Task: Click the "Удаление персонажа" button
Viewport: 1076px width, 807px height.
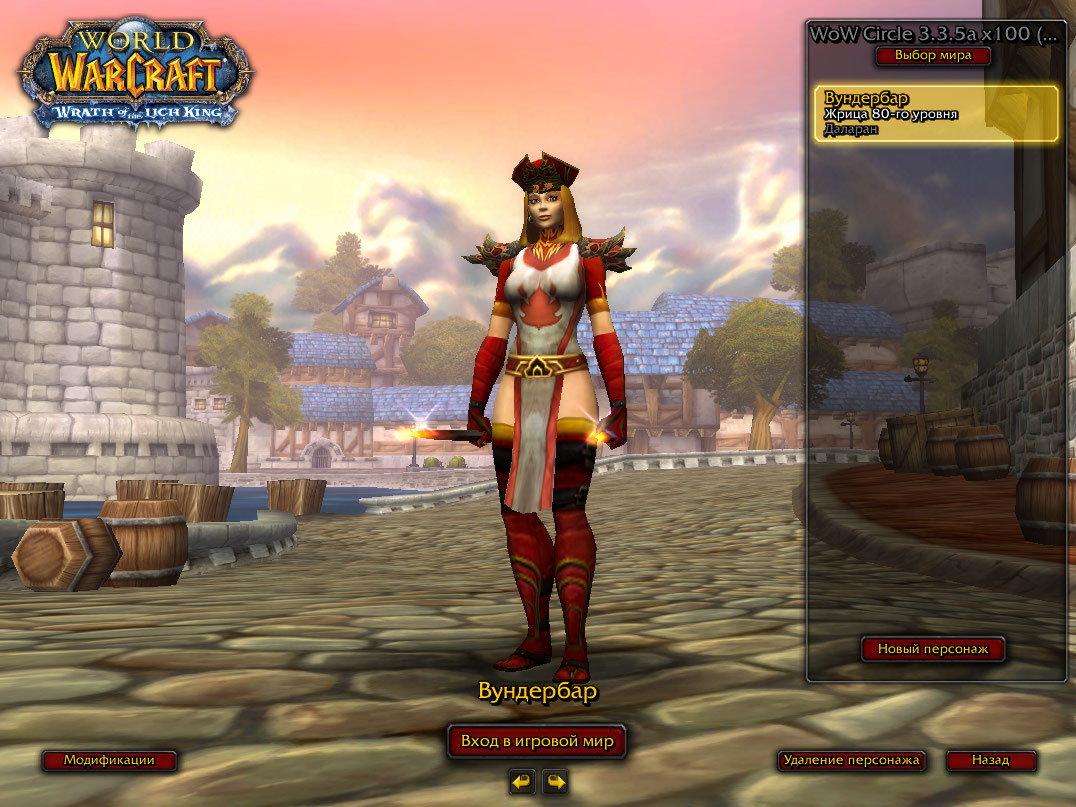Action: pos(851,760)
